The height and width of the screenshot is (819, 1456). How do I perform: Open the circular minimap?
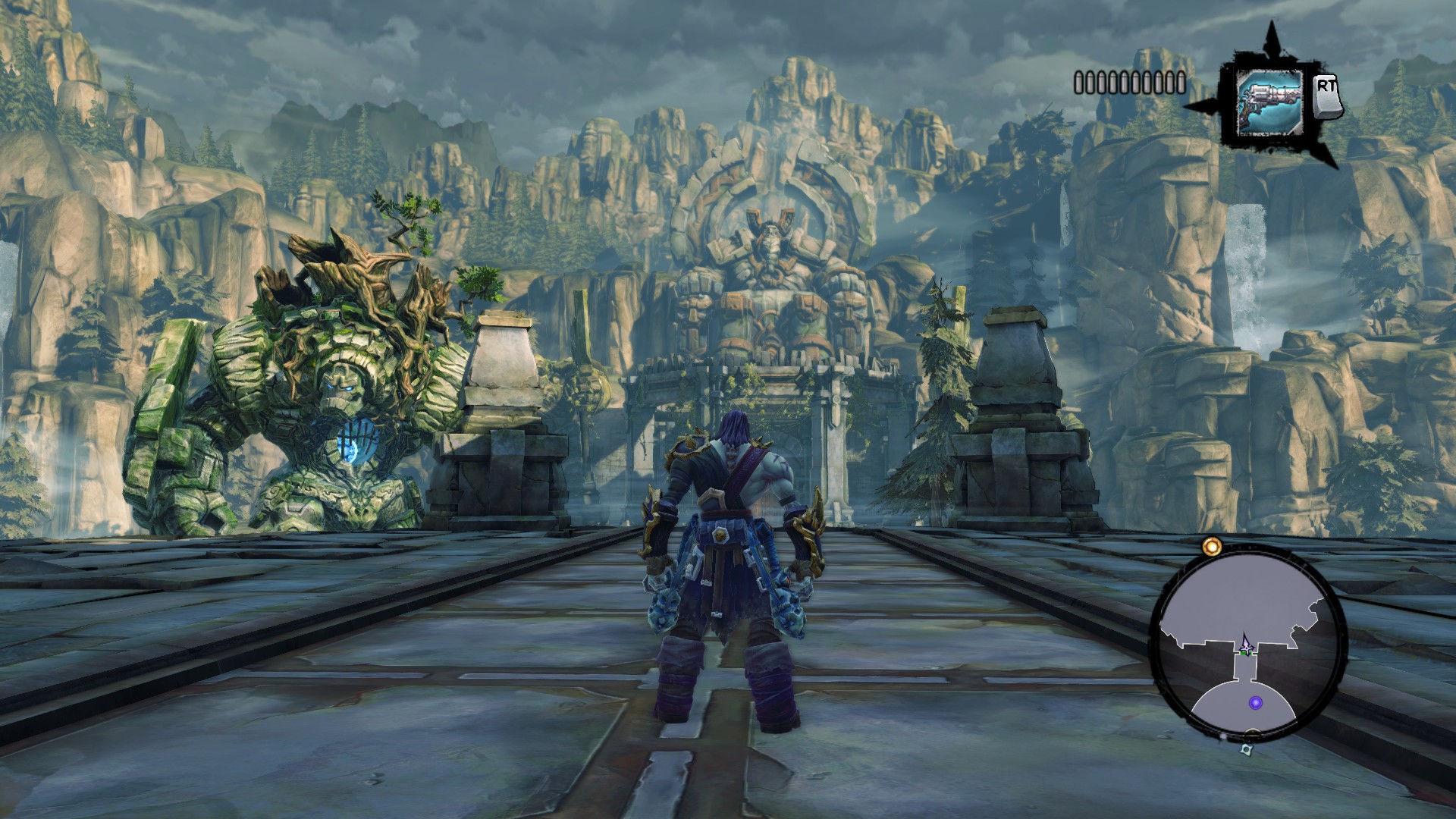tap(1247, 643)
